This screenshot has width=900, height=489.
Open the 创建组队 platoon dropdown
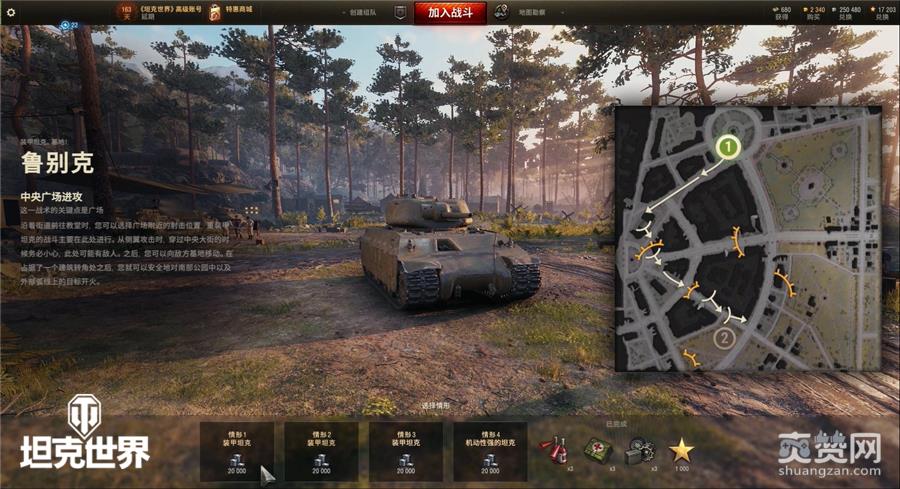[x=365, y=12]
